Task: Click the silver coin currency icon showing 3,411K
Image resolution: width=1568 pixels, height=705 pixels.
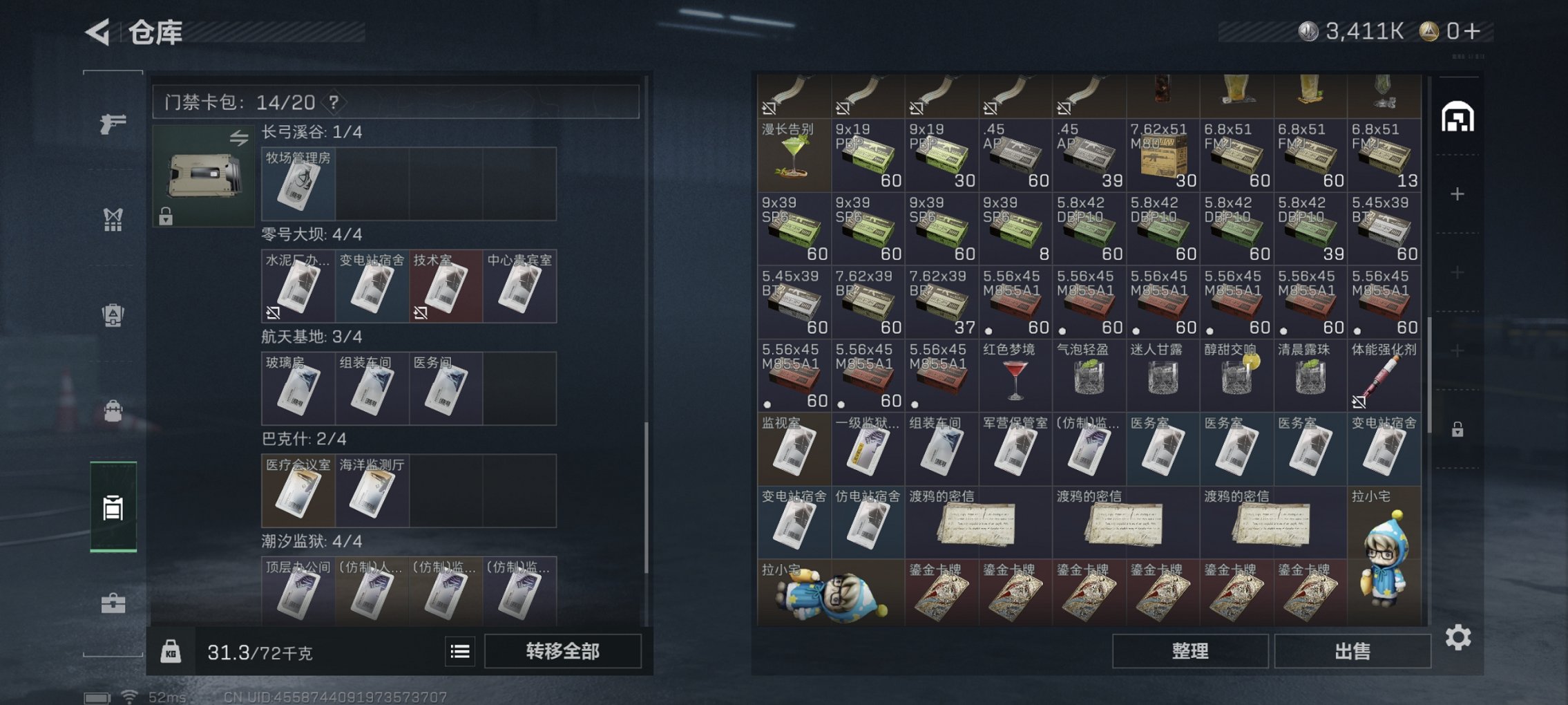Action: coord(1308,30)
